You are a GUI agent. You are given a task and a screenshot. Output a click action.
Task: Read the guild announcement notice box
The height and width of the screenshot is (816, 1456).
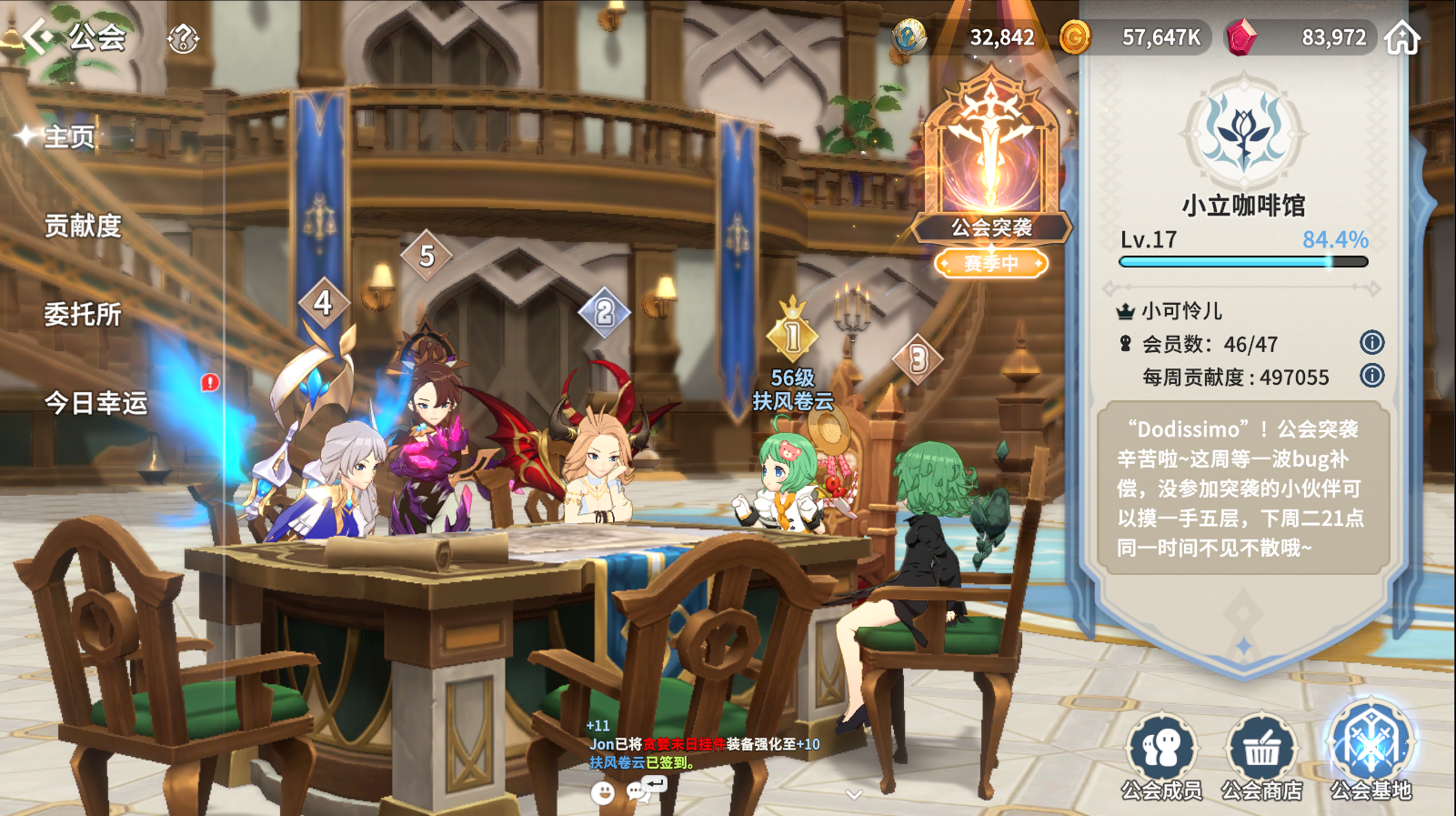(x=1242, y=489)
